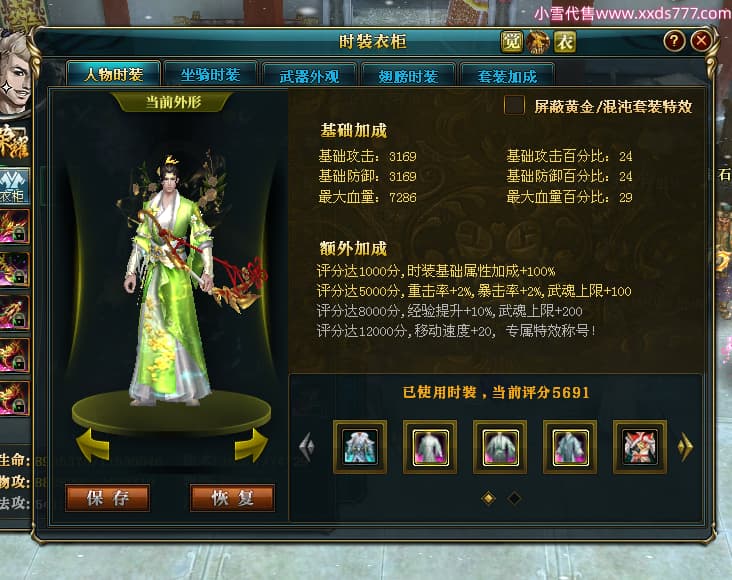The image size is (732, 580).
Task: Close the 时装衣柜 wardrobe window
Action: tap(702, 41)
